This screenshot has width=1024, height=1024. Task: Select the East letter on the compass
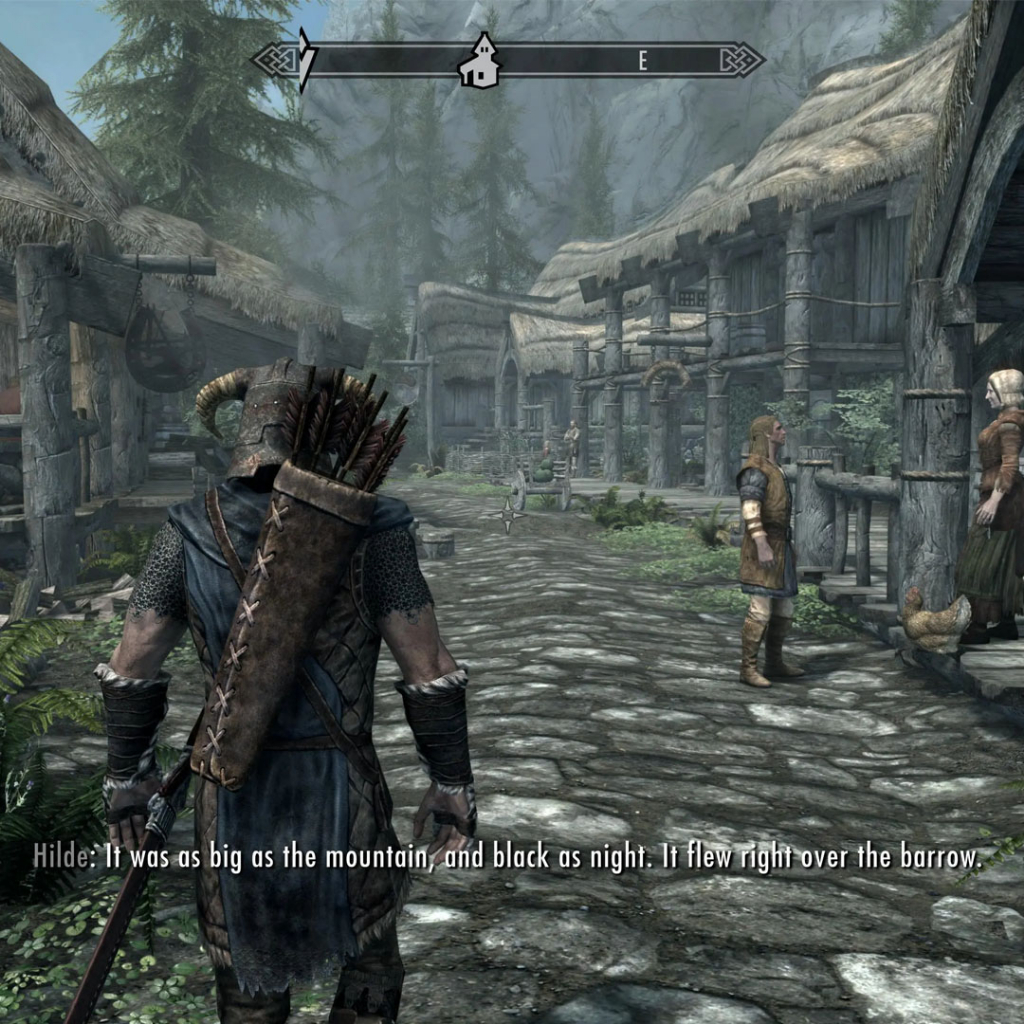[x=643, y=61]
